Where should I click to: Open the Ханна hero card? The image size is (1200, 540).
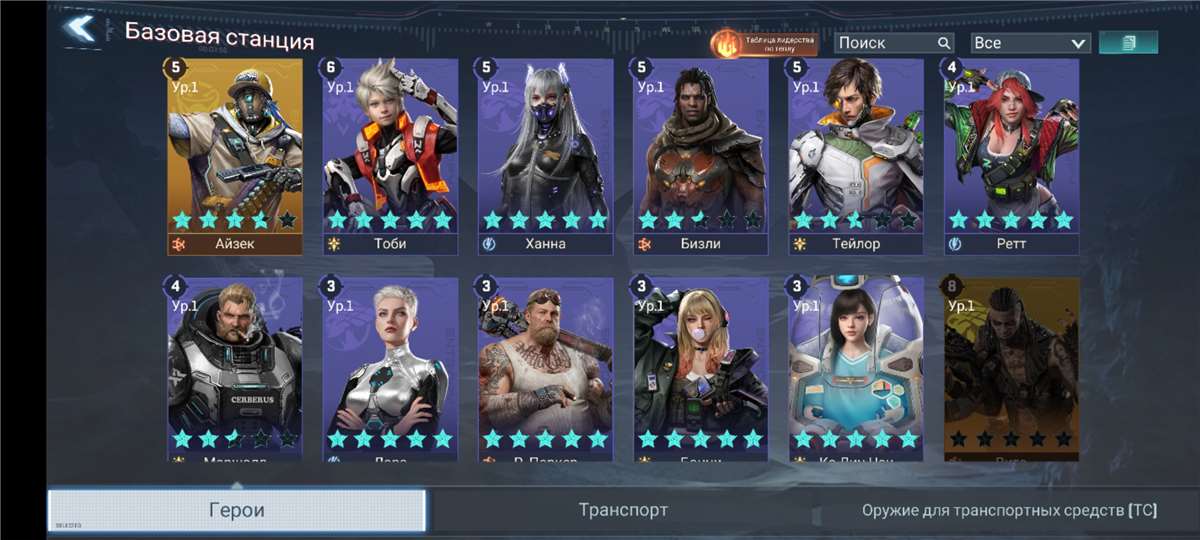click(545, 155)
